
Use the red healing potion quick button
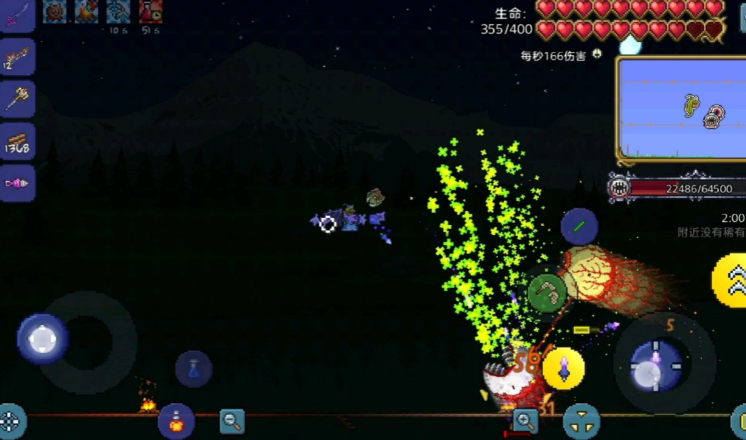pos(176,420)
